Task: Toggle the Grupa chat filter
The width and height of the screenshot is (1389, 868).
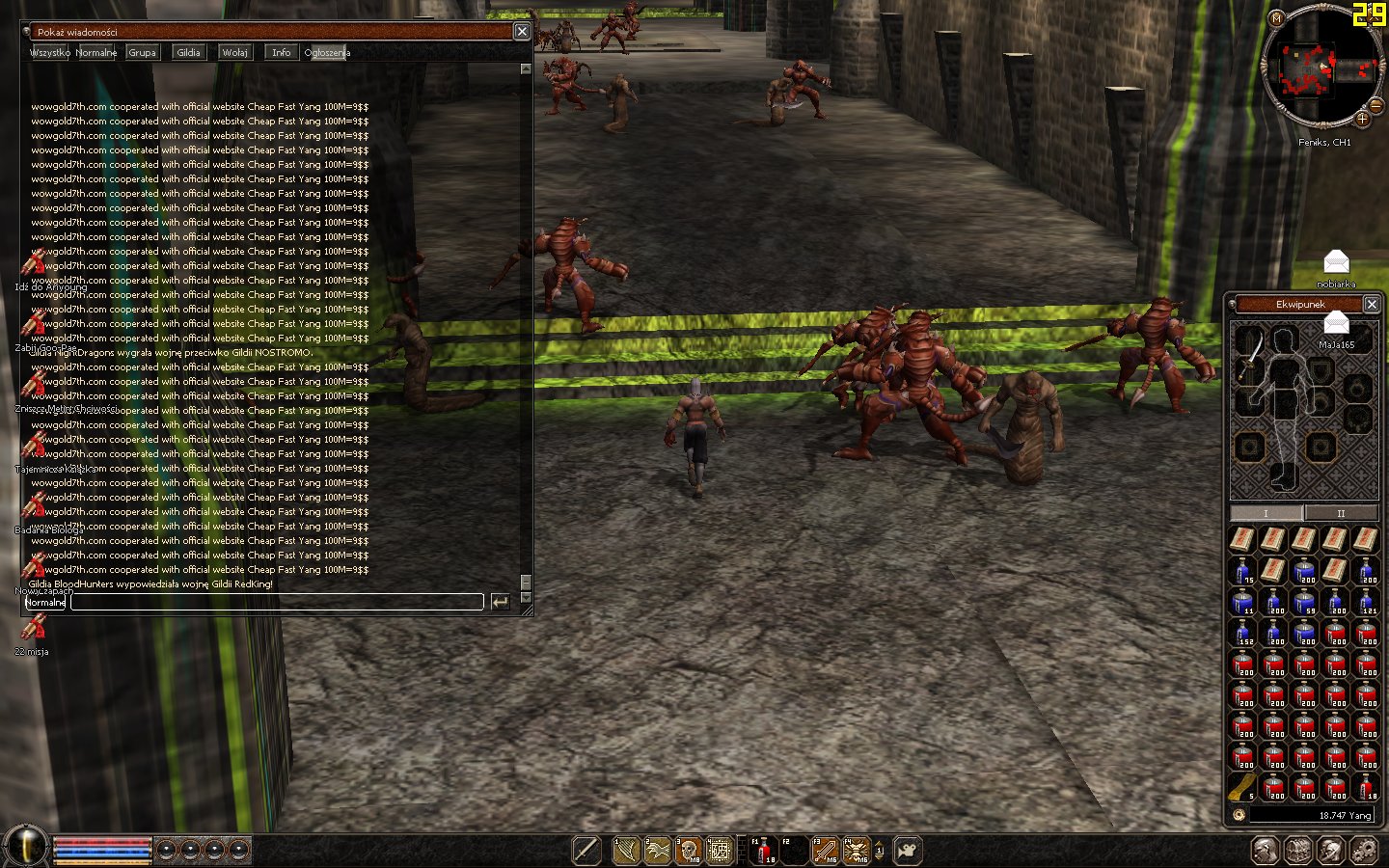Action: click(x=142, y=52)
